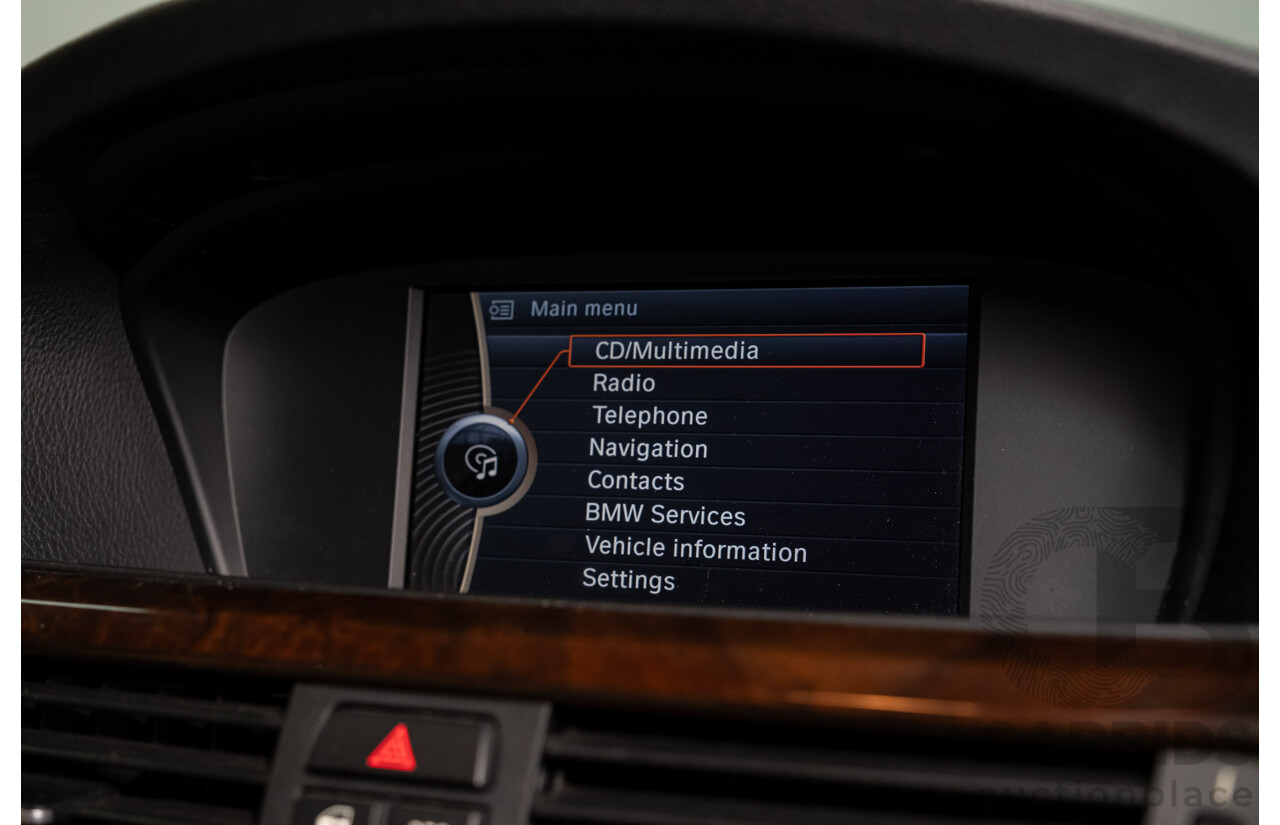The width and height of the screenshot is (1280, 825).
Task: Open BMW Services
Action: 665,515
